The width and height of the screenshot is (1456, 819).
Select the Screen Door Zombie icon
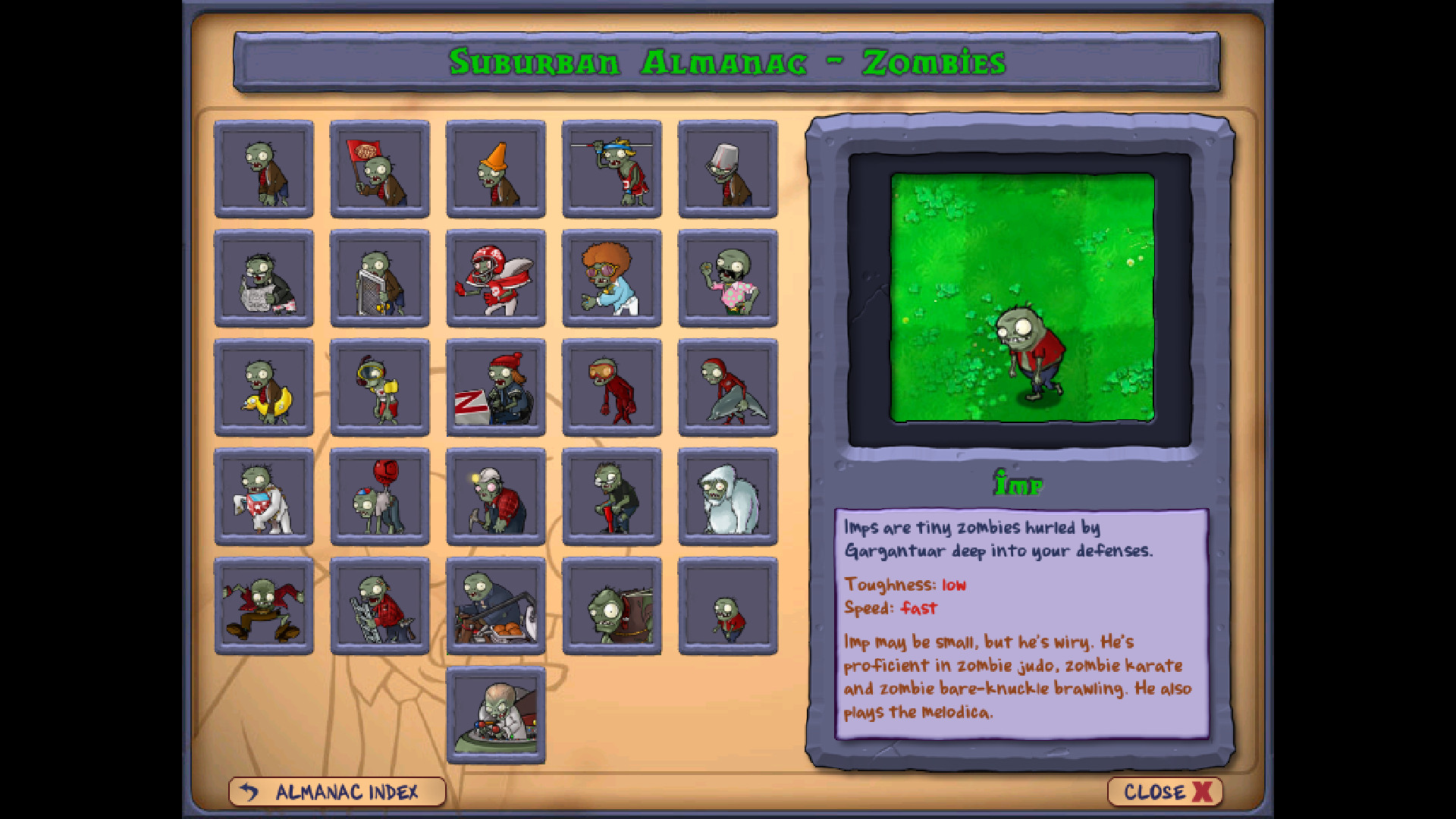tap(381, 278)
